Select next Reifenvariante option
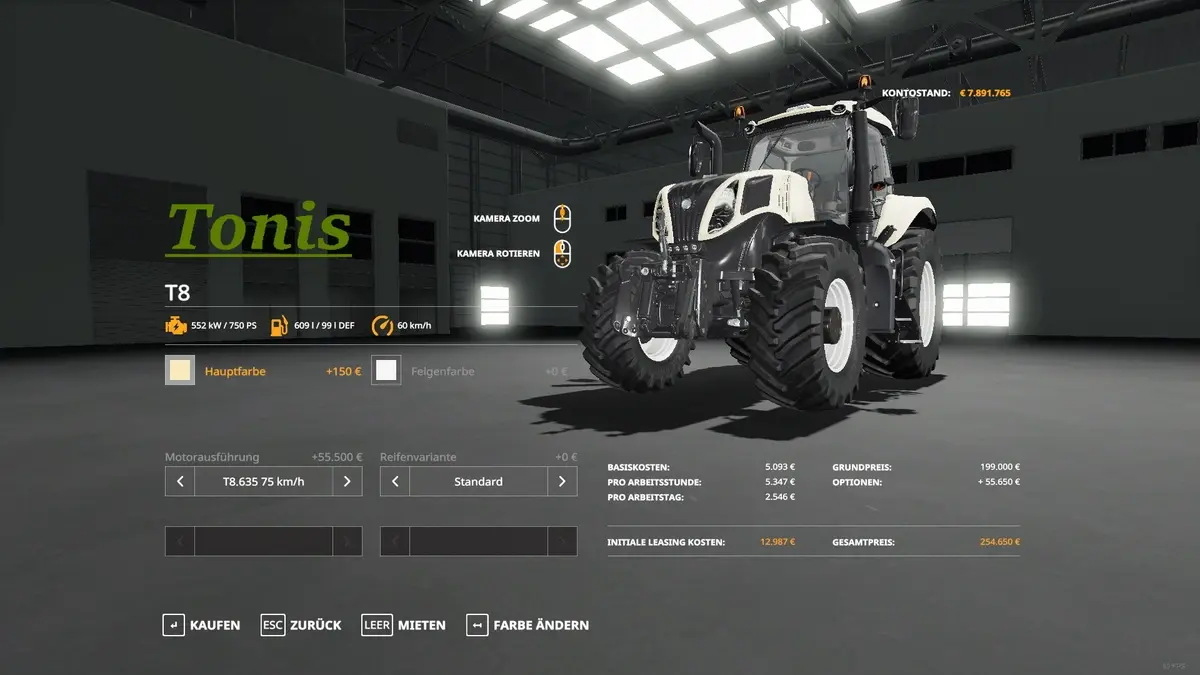The image size is (1200, 675). 562,481
